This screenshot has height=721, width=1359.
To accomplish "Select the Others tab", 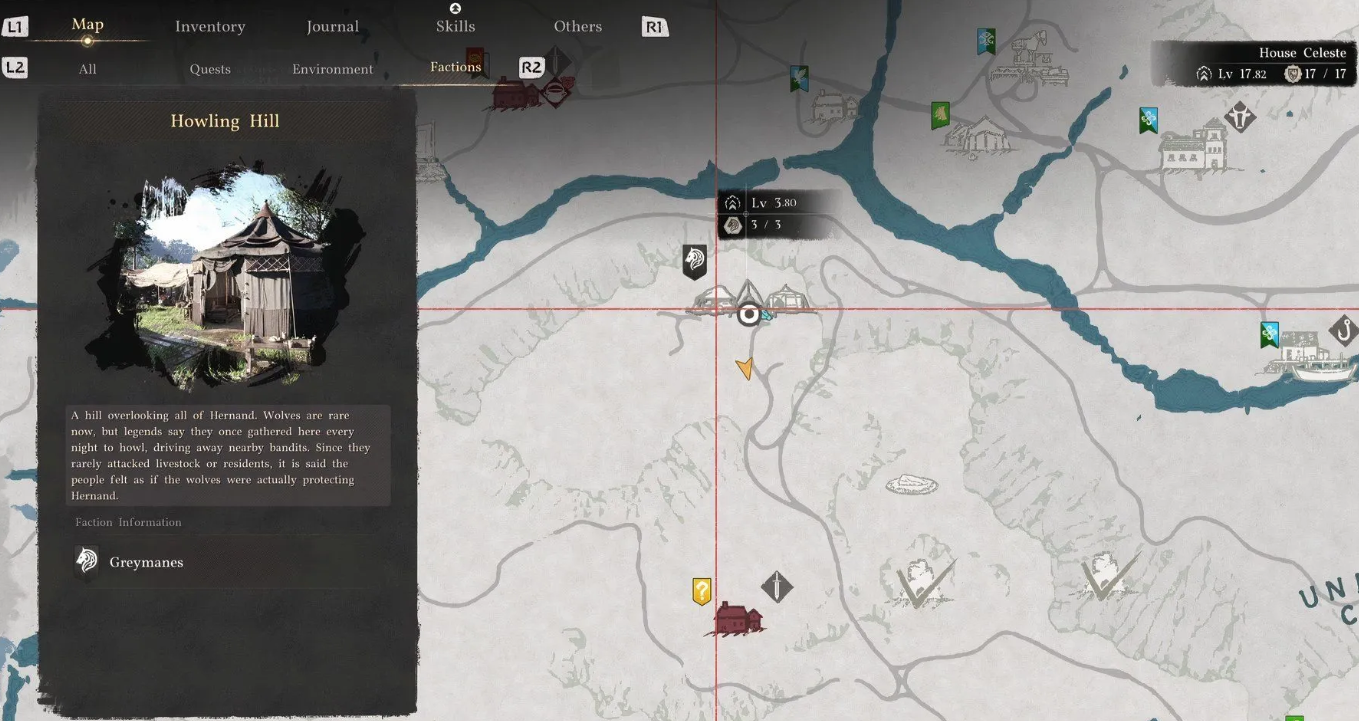I will (x=578, y=27).
